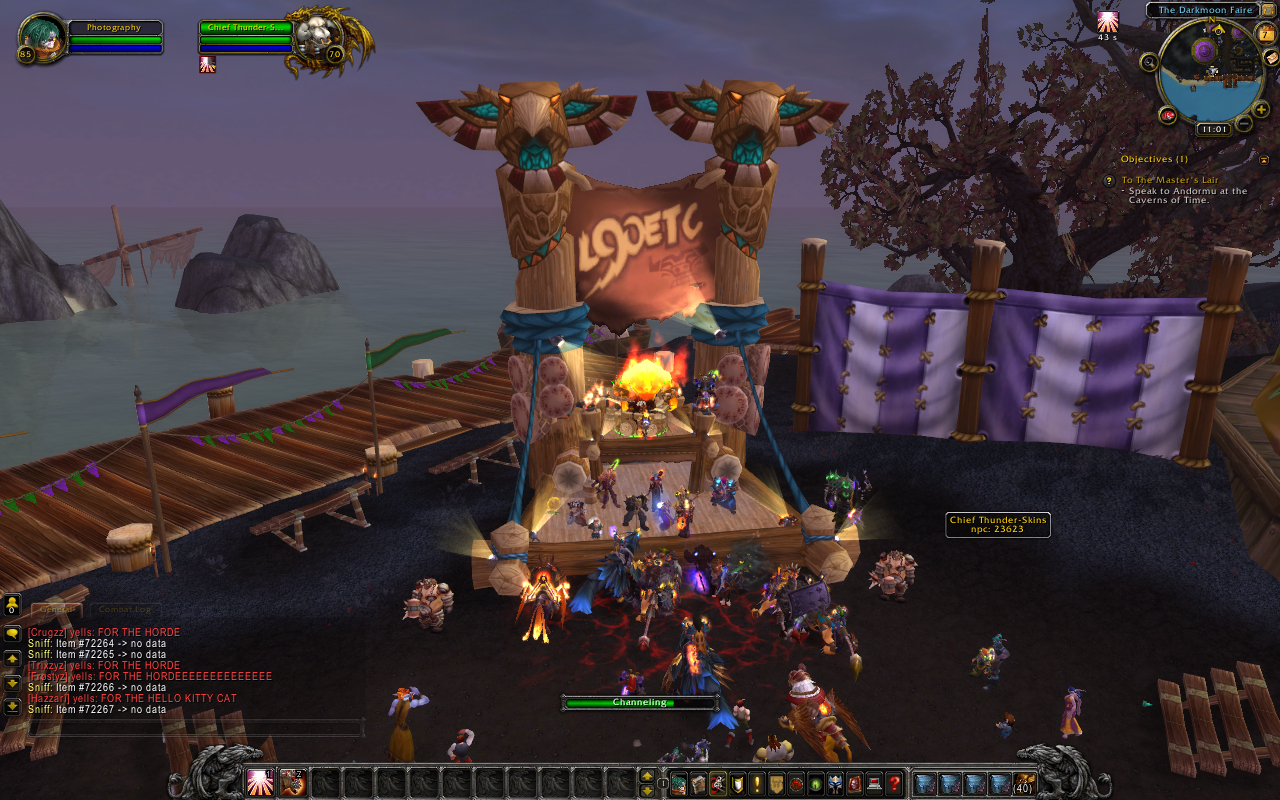Viewport: 1280px width, 800px height.
Task: Open the yellow exclamation quest log button
Action: point(757,783)
